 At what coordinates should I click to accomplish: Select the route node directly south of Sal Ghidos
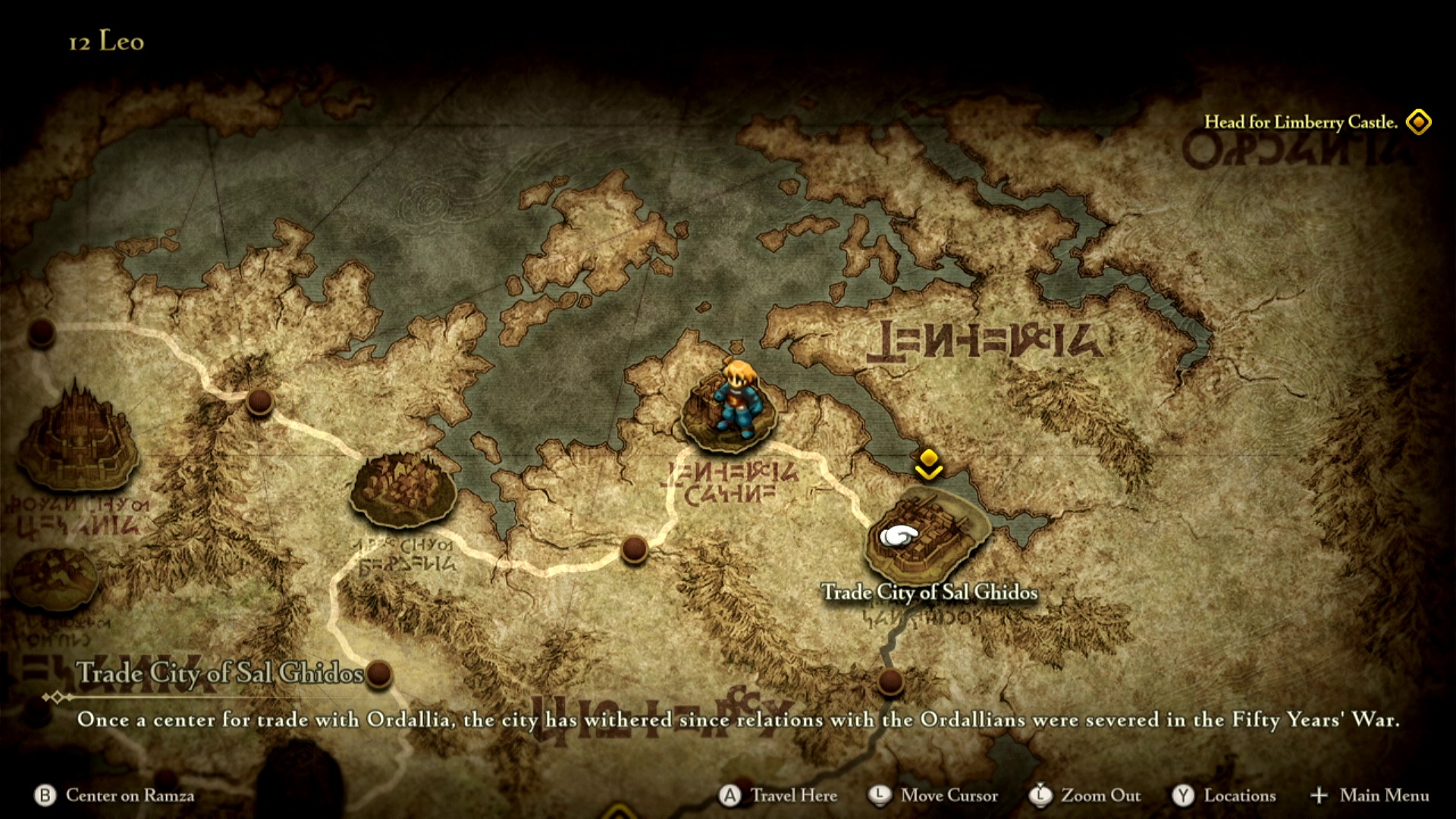tap(890, 680)
